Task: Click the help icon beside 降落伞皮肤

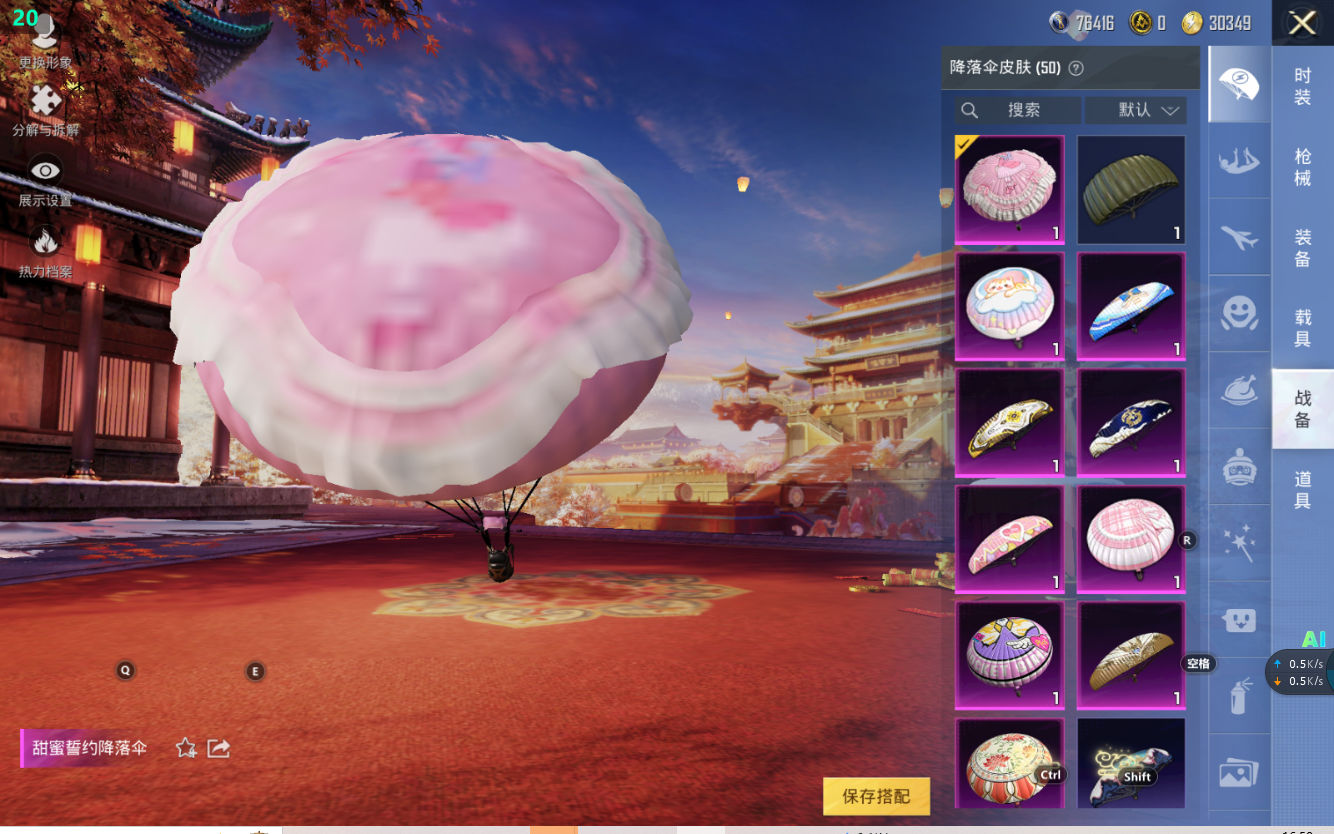Action: pos(1076,68)
